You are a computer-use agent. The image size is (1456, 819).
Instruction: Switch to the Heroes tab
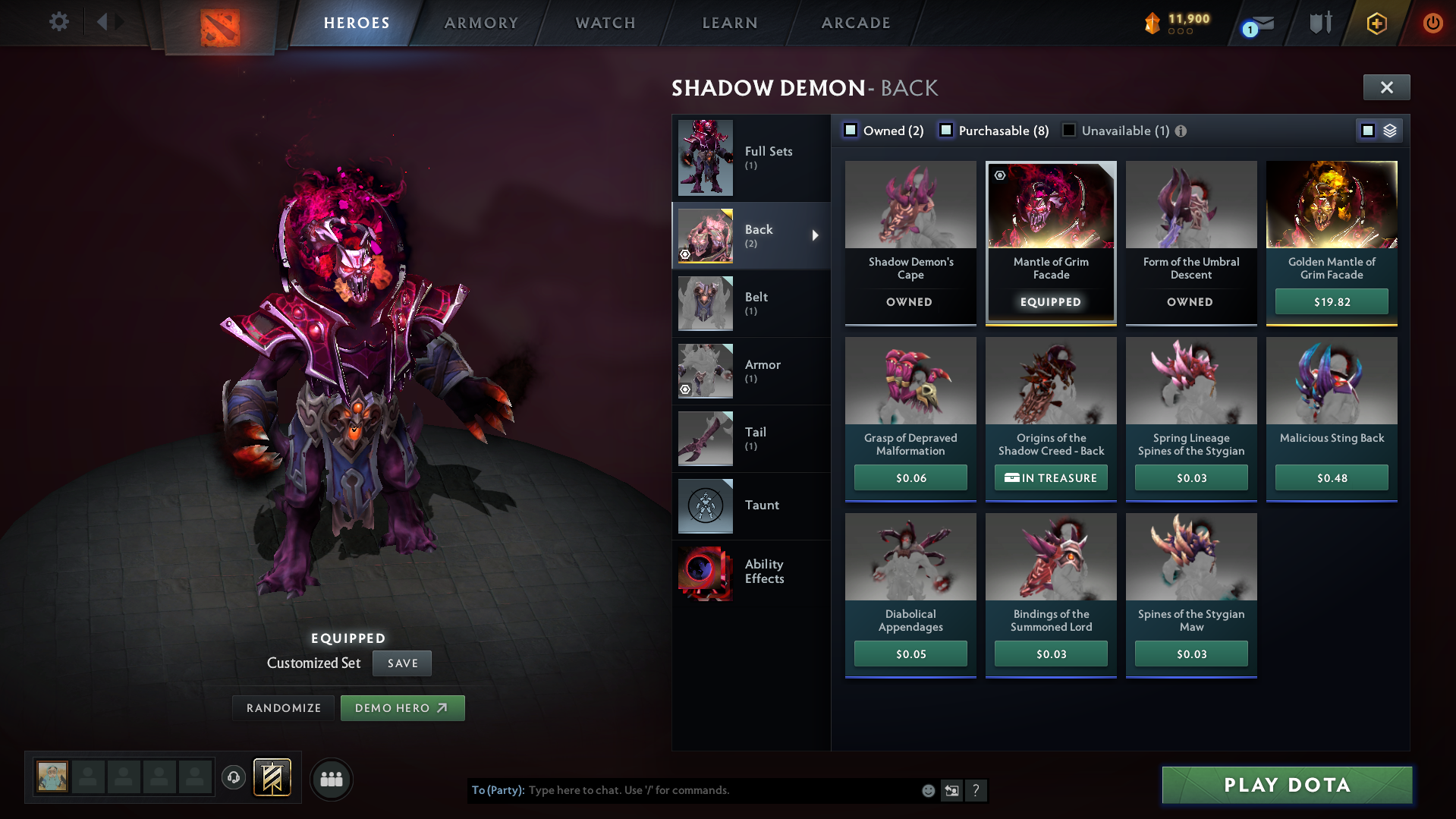[x=357, y=23]
